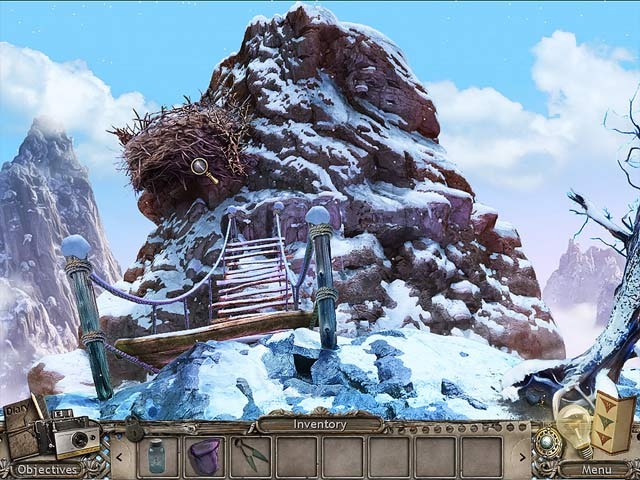Screen dimensions: 640x480
Task: Pick the garden shears from inventory
Action: 251,455
